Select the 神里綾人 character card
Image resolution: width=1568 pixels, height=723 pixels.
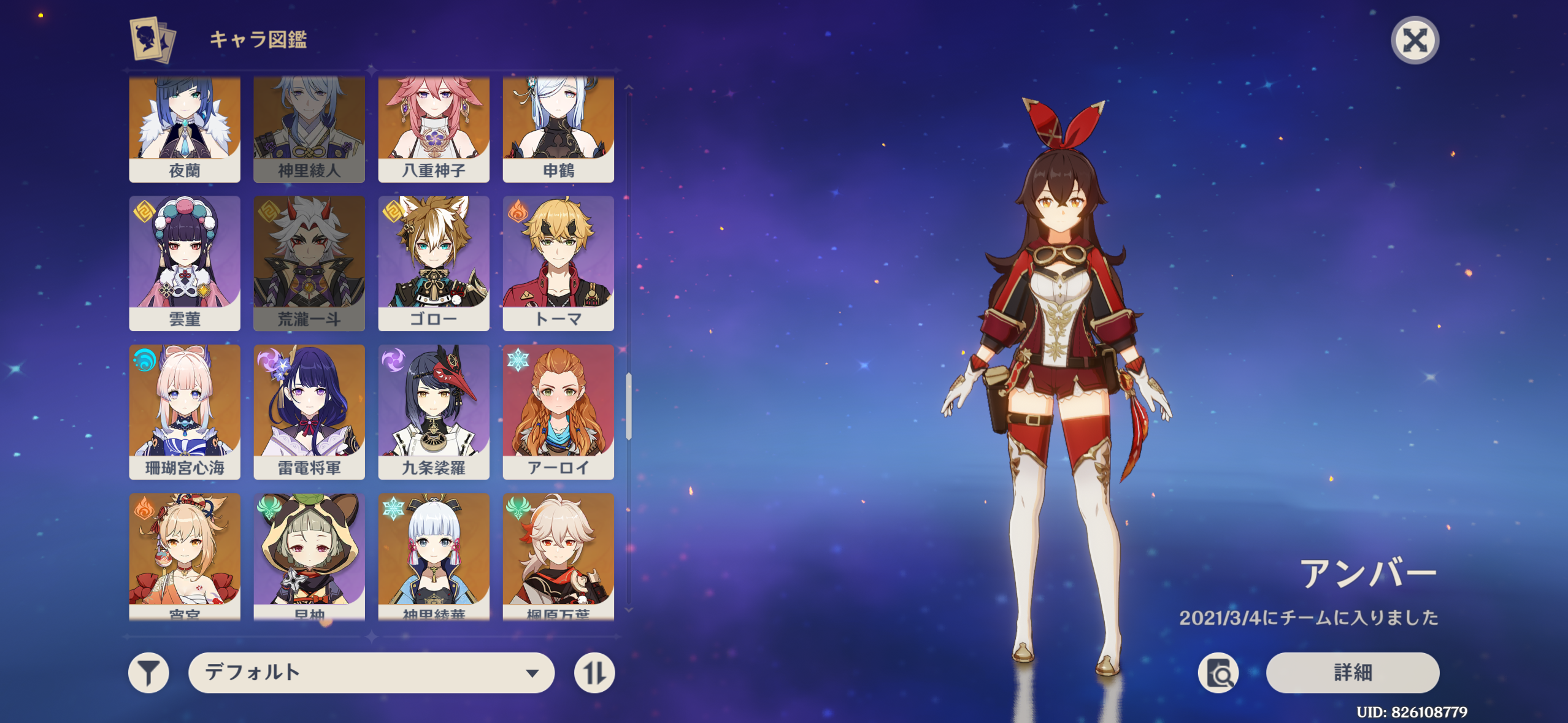tap(309, 130)
